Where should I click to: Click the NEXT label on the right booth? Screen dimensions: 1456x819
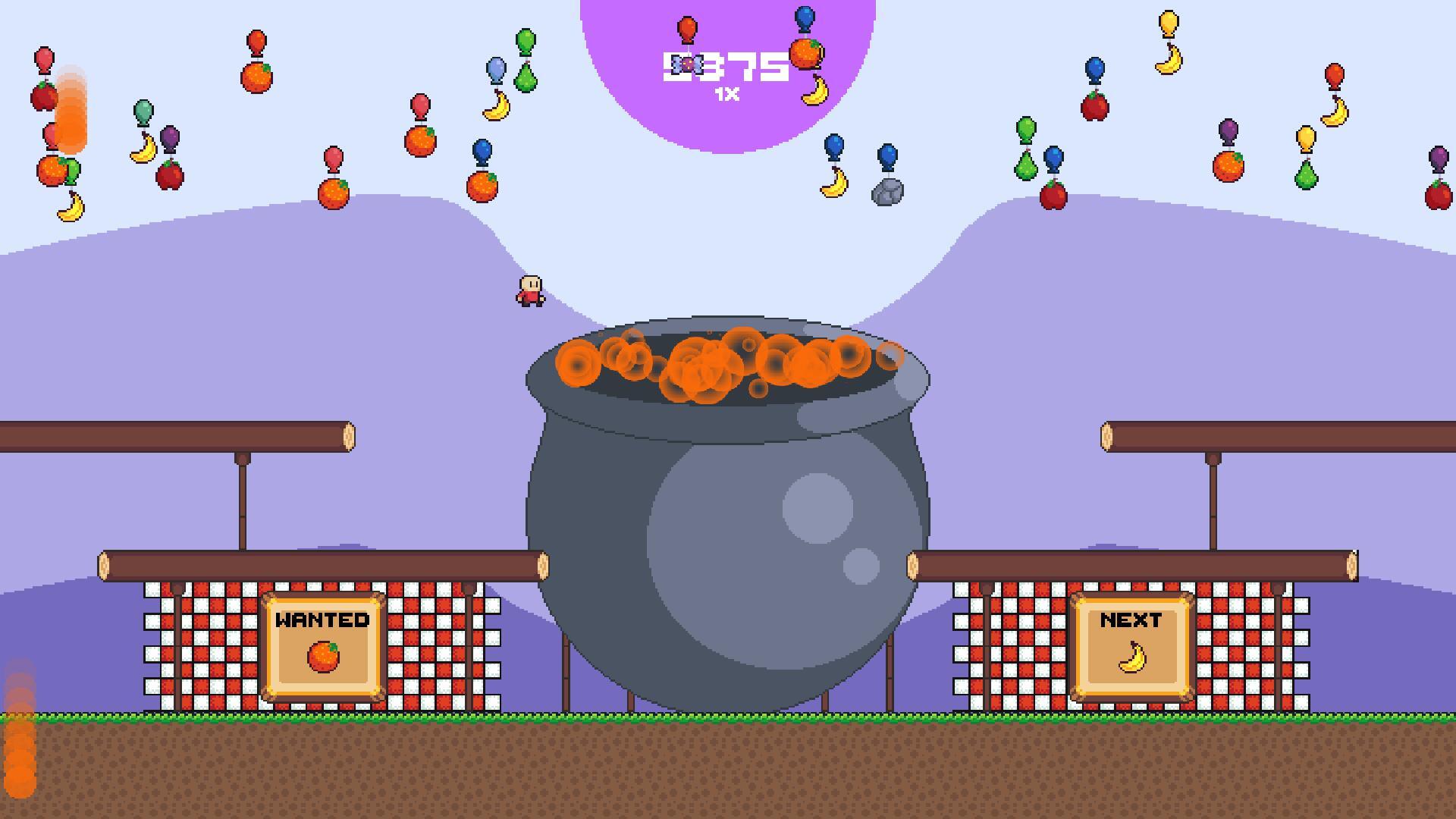pos(1131,620)
